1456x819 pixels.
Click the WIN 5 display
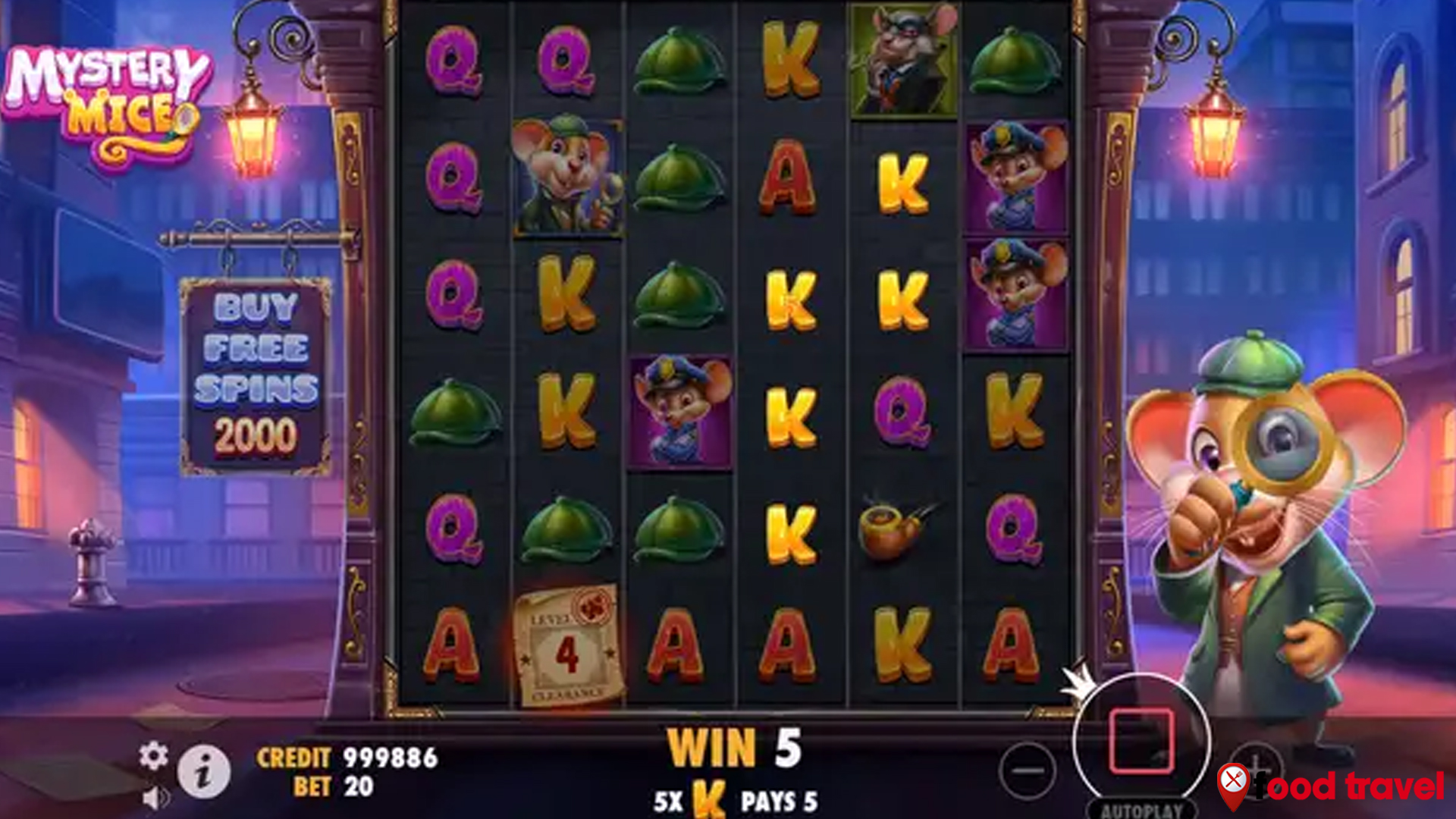pyautogui.click(x=732, y=747)
